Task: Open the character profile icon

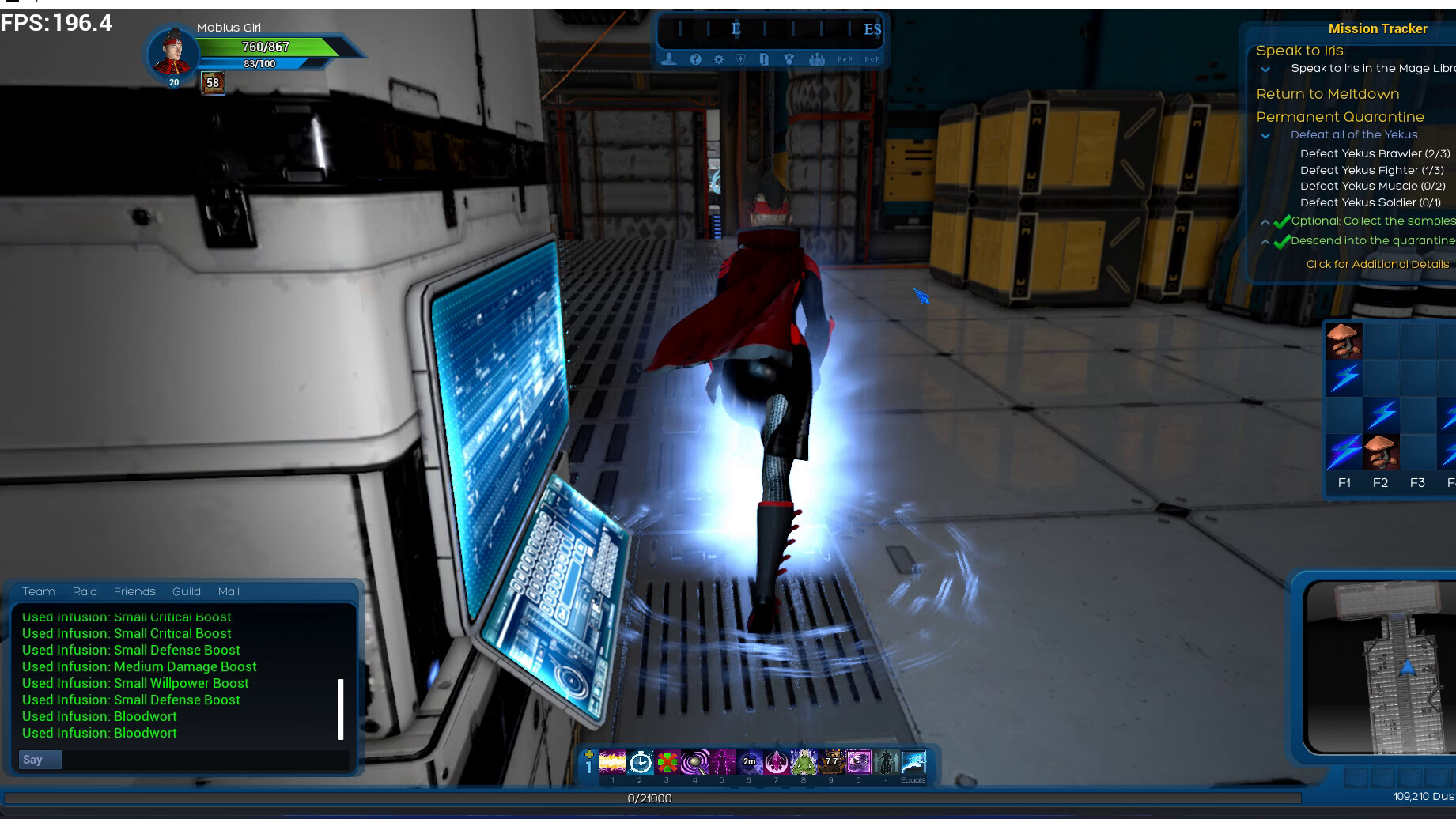Action: click(x=669, y=59)
